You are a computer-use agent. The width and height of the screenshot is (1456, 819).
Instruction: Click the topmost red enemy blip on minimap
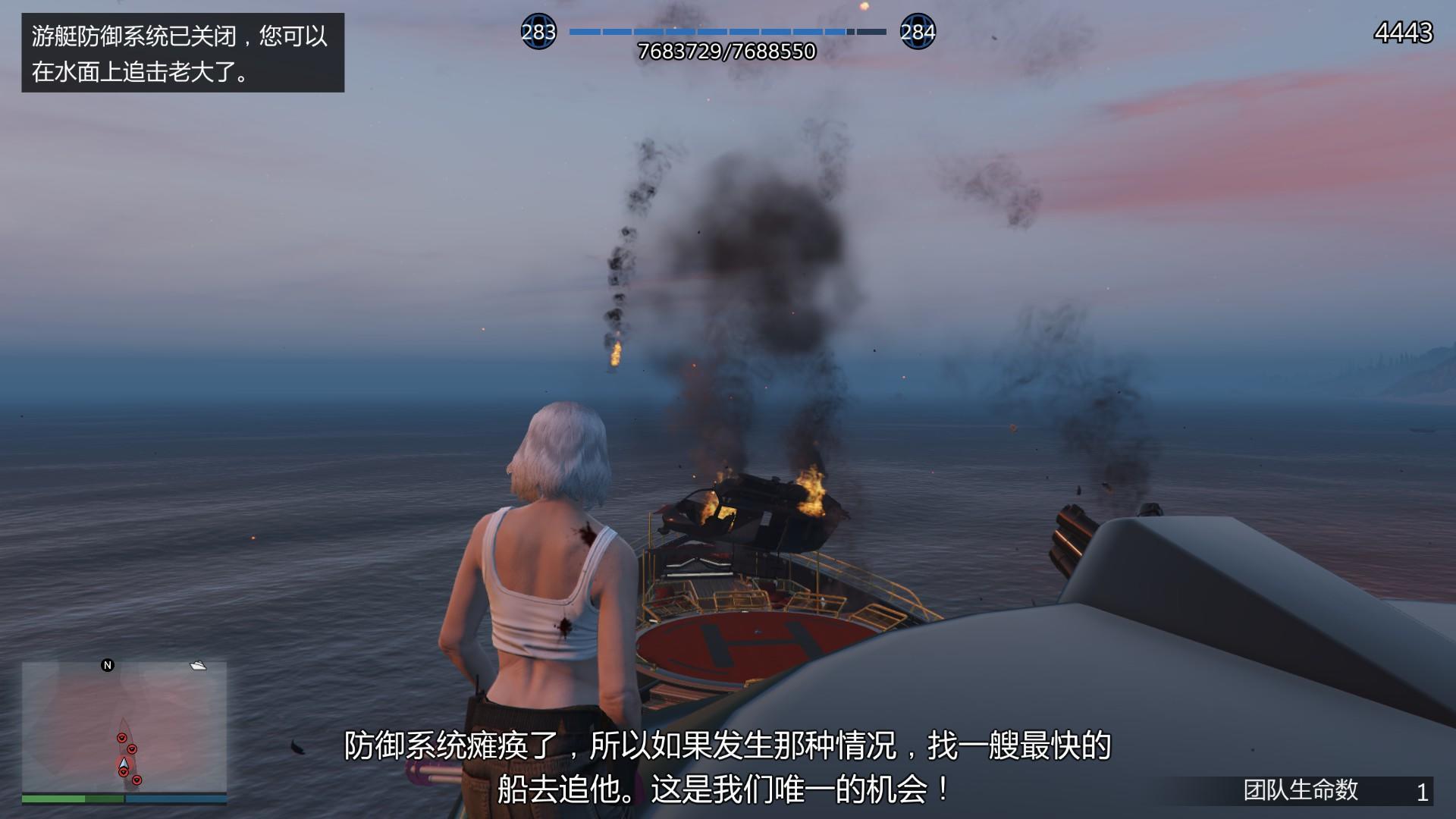pos(122,737)
